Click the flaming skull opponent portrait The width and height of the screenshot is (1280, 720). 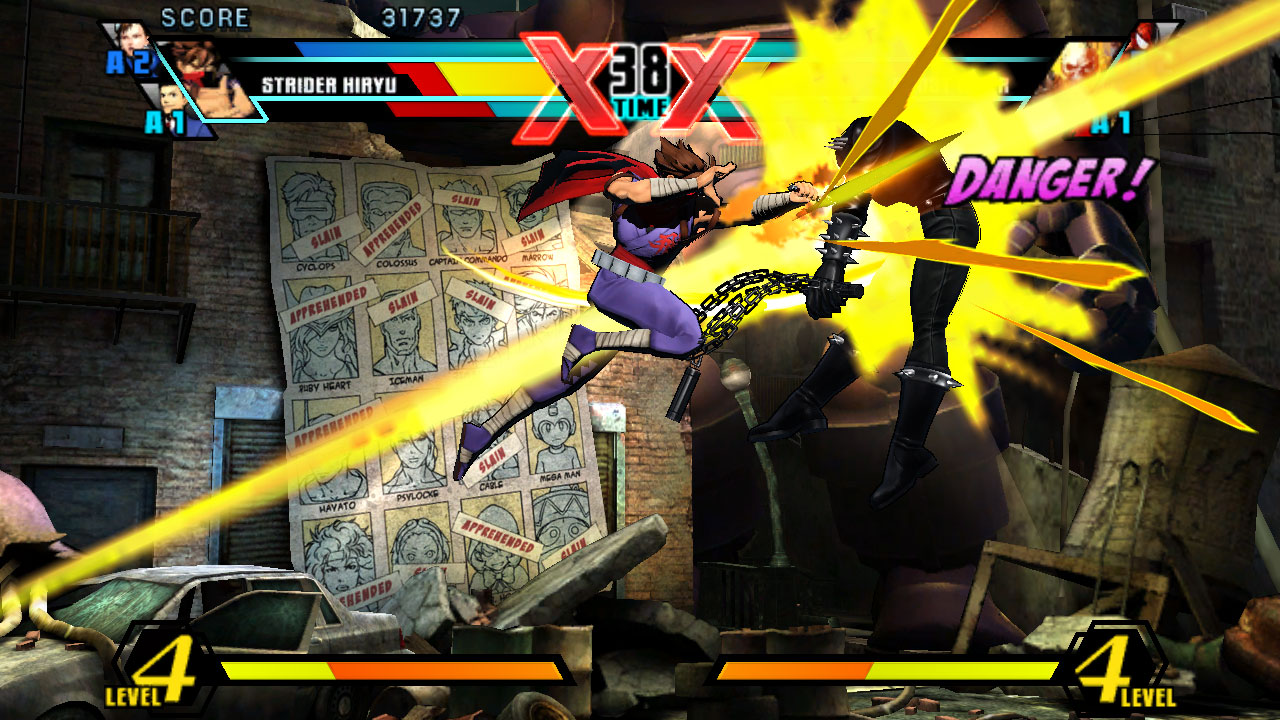point(1080,70)
